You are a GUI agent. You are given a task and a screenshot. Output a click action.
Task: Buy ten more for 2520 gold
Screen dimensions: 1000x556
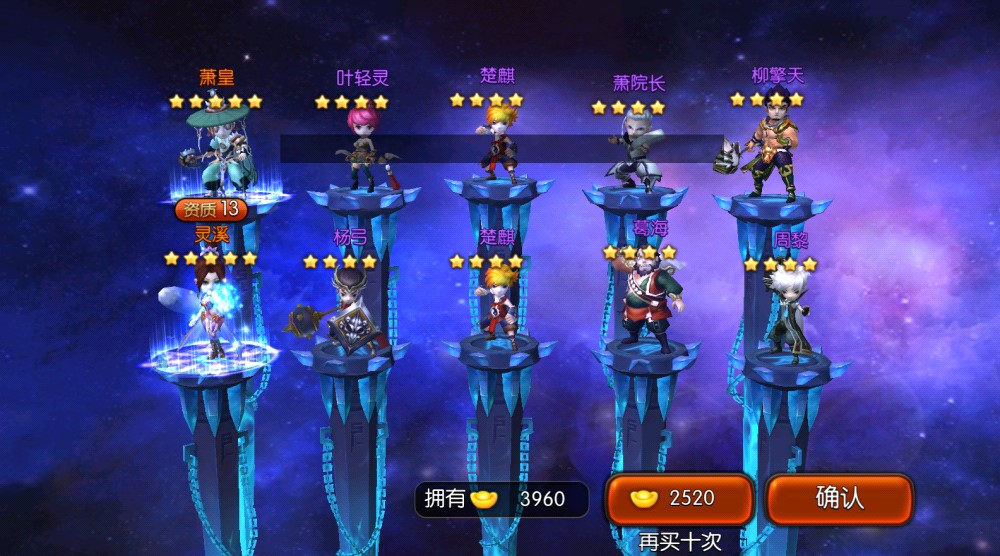tap(679, 499)
